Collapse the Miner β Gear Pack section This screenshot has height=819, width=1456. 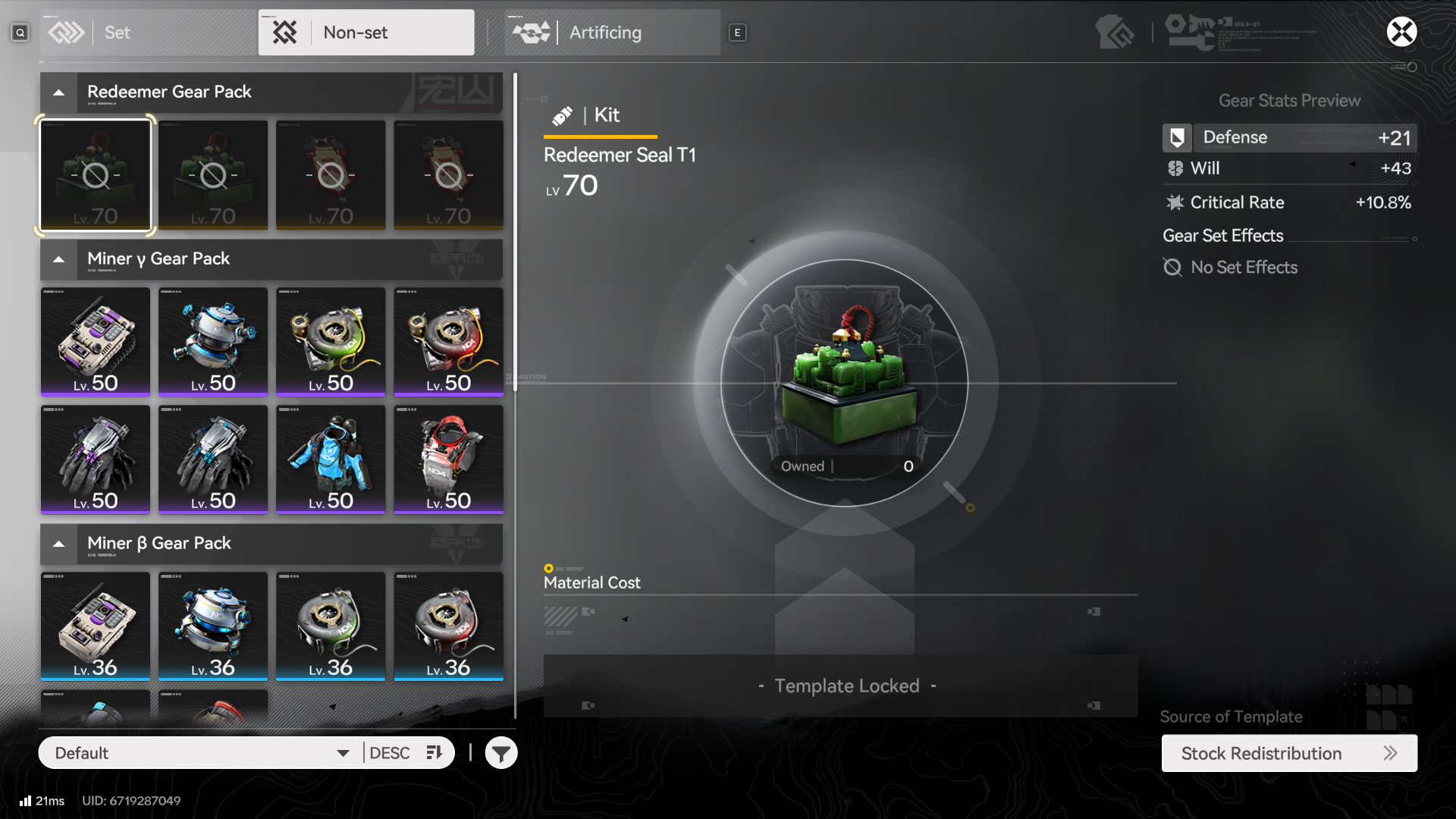pyautogui.click(x=59, y=544)
